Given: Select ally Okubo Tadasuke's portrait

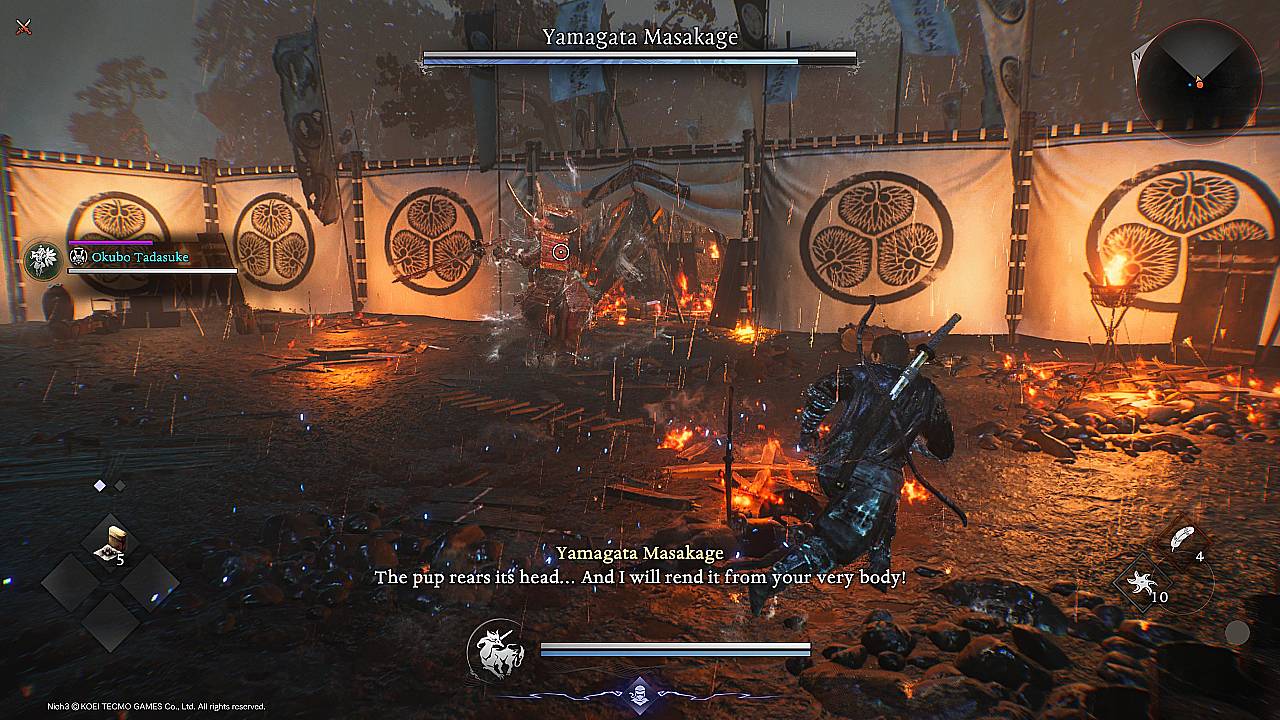Looking at the screenshot, I should point(43,260).
